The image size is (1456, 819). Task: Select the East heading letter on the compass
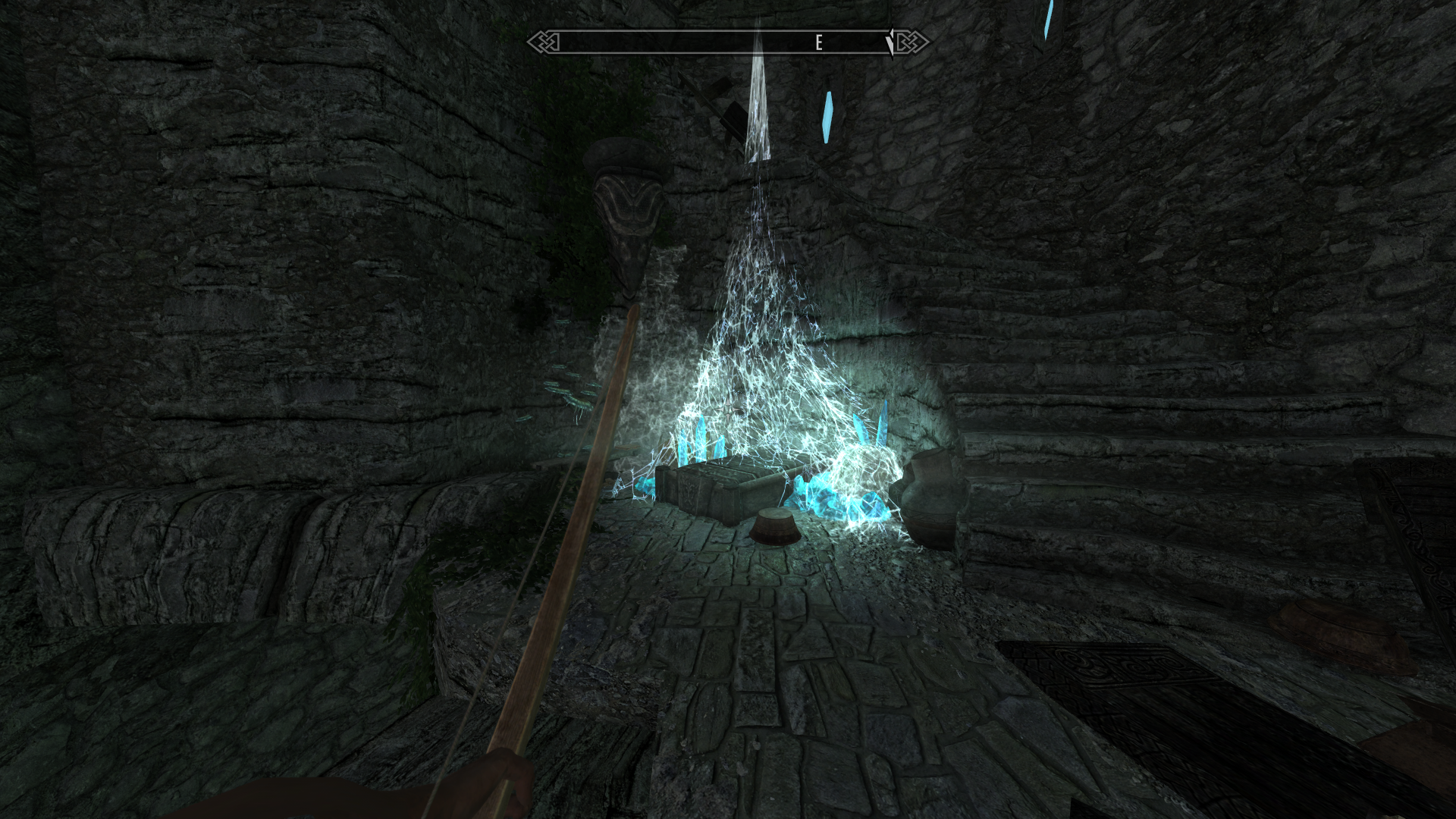[819, 43]
